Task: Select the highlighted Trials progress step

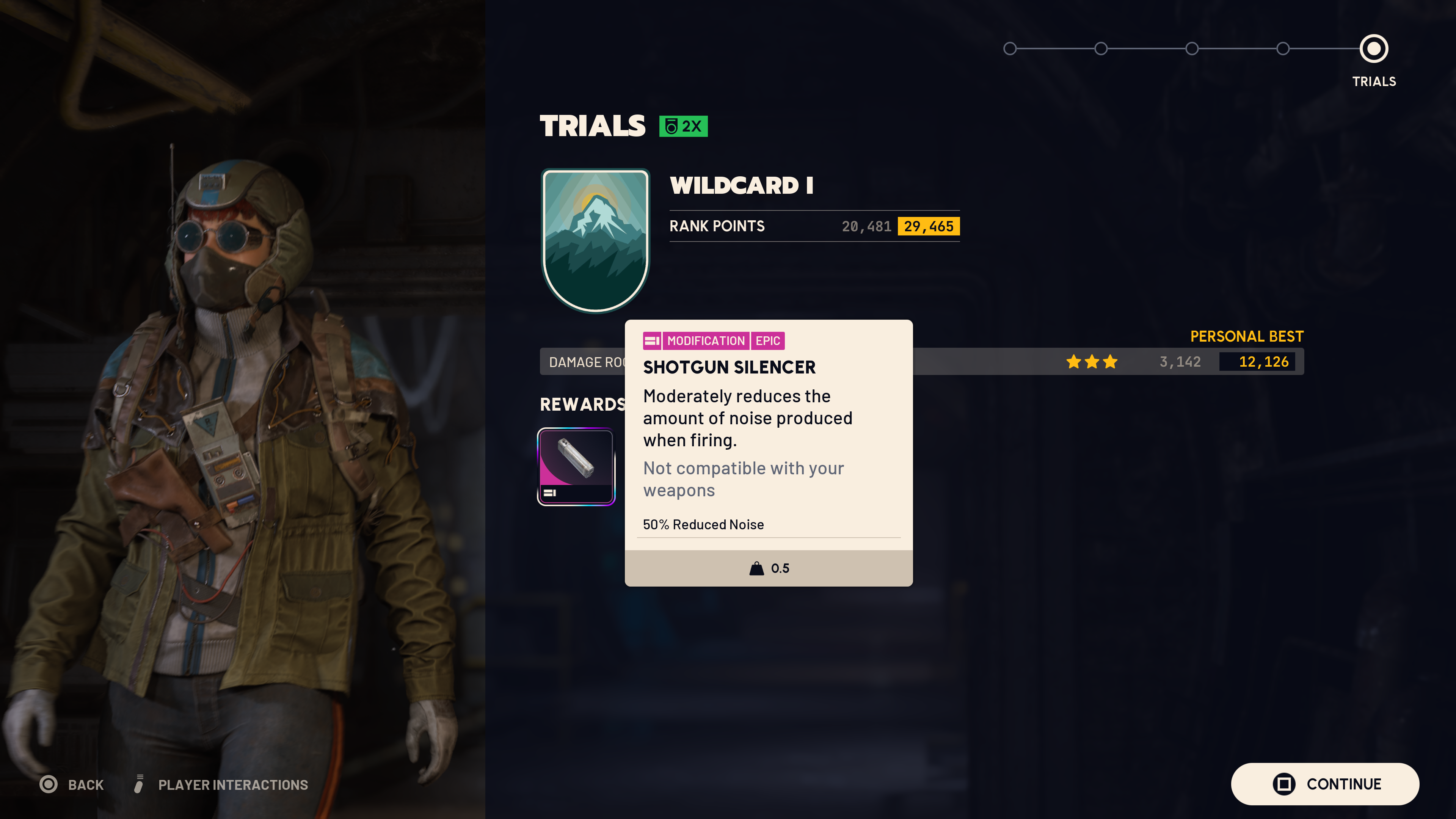Action: tap(1373, 49)
